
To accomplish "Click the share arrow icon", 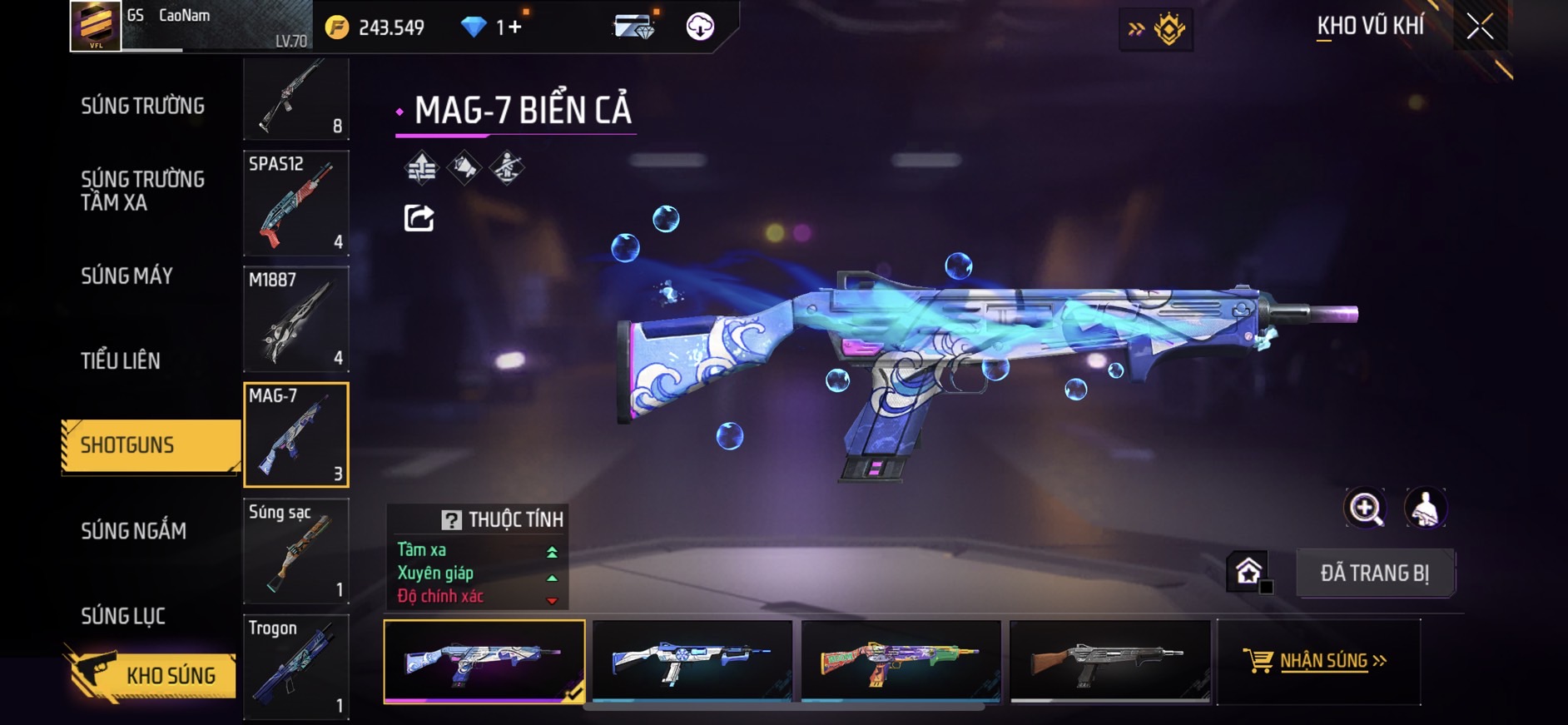I will tap(419, 218).
